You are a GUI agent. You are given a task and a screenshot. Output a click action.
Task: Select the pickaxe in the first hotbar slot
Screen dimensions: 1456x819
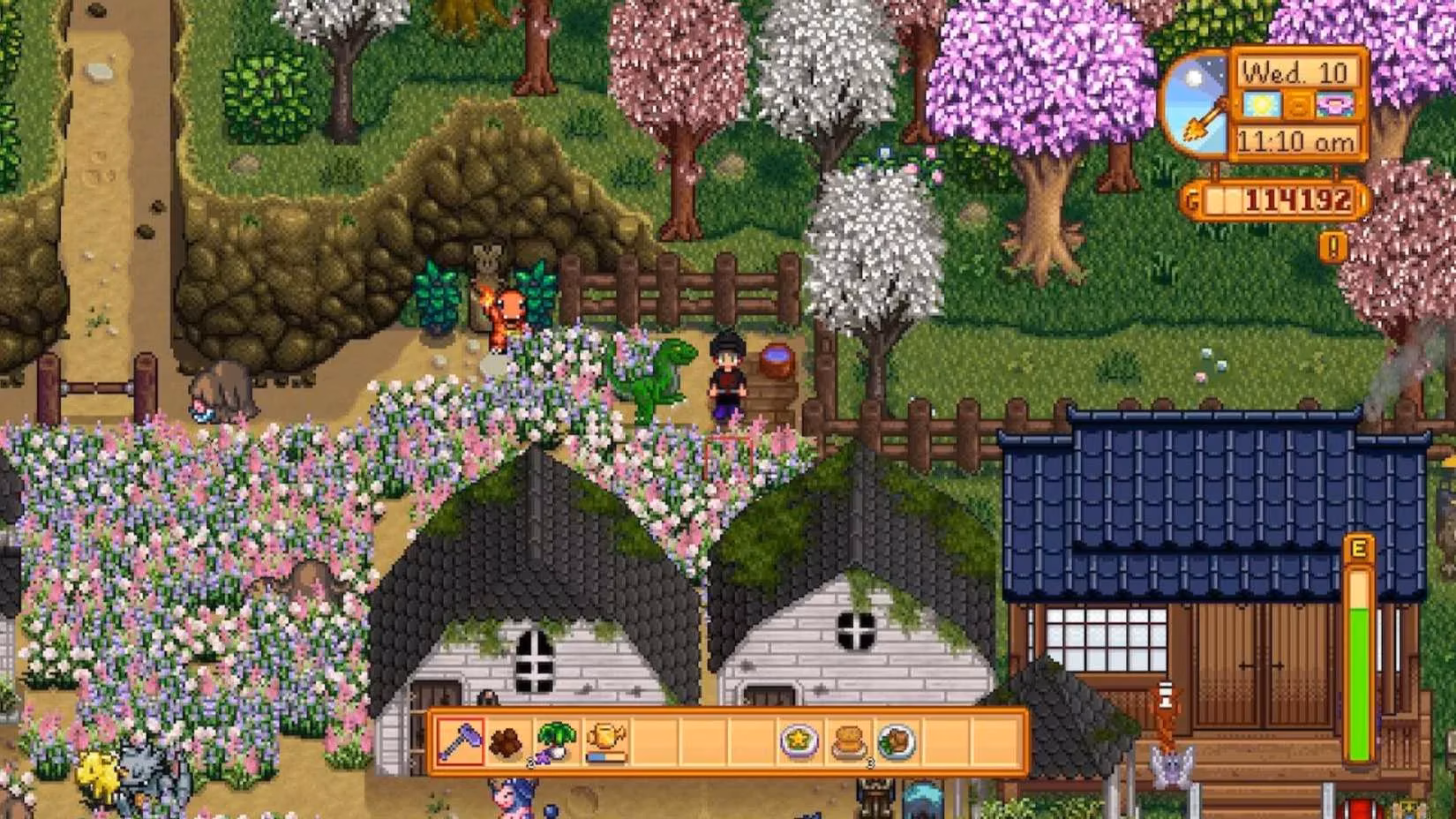point(460,739)
